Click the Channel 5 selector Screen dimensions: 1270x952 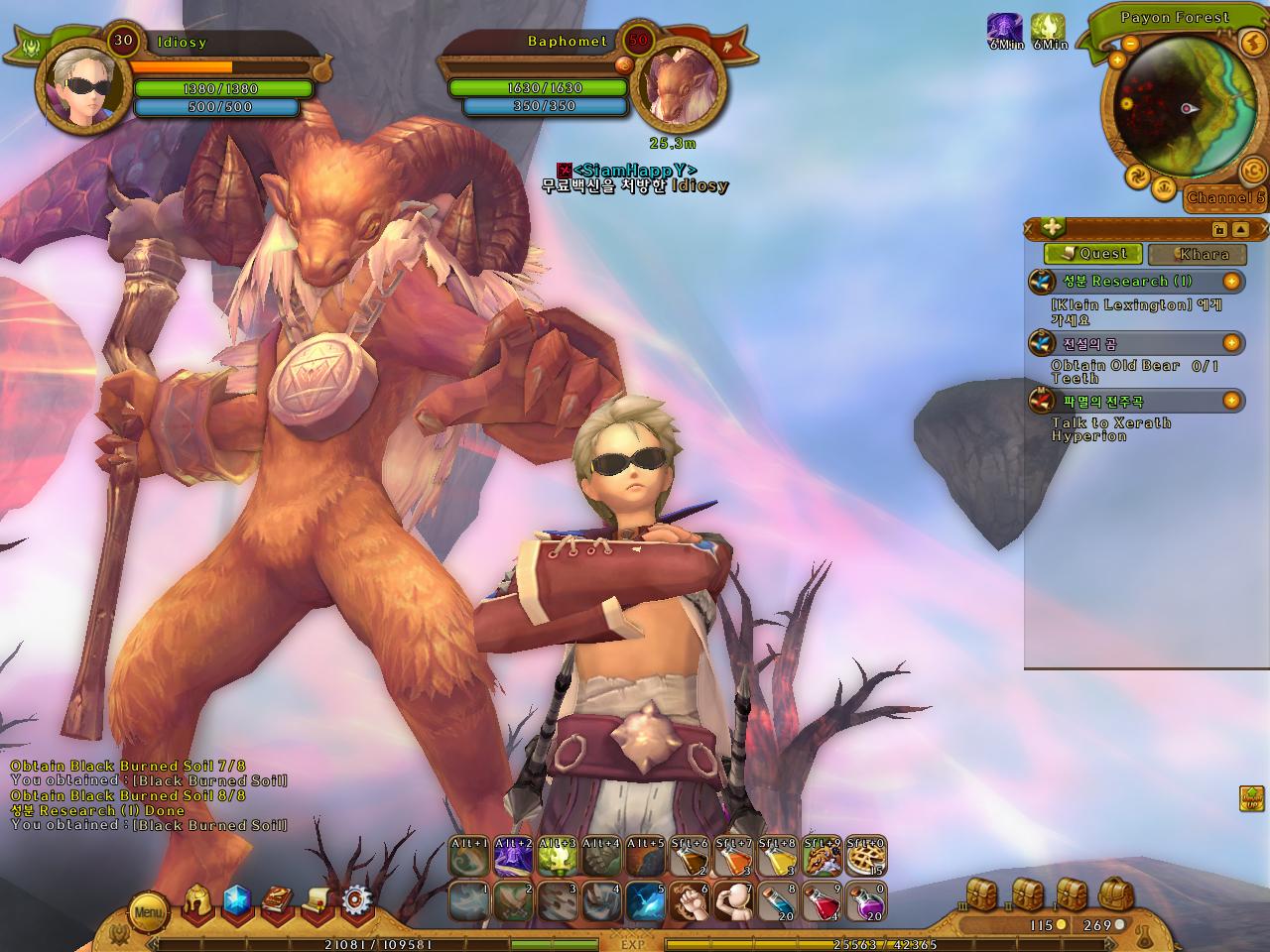click(1226, 197)
